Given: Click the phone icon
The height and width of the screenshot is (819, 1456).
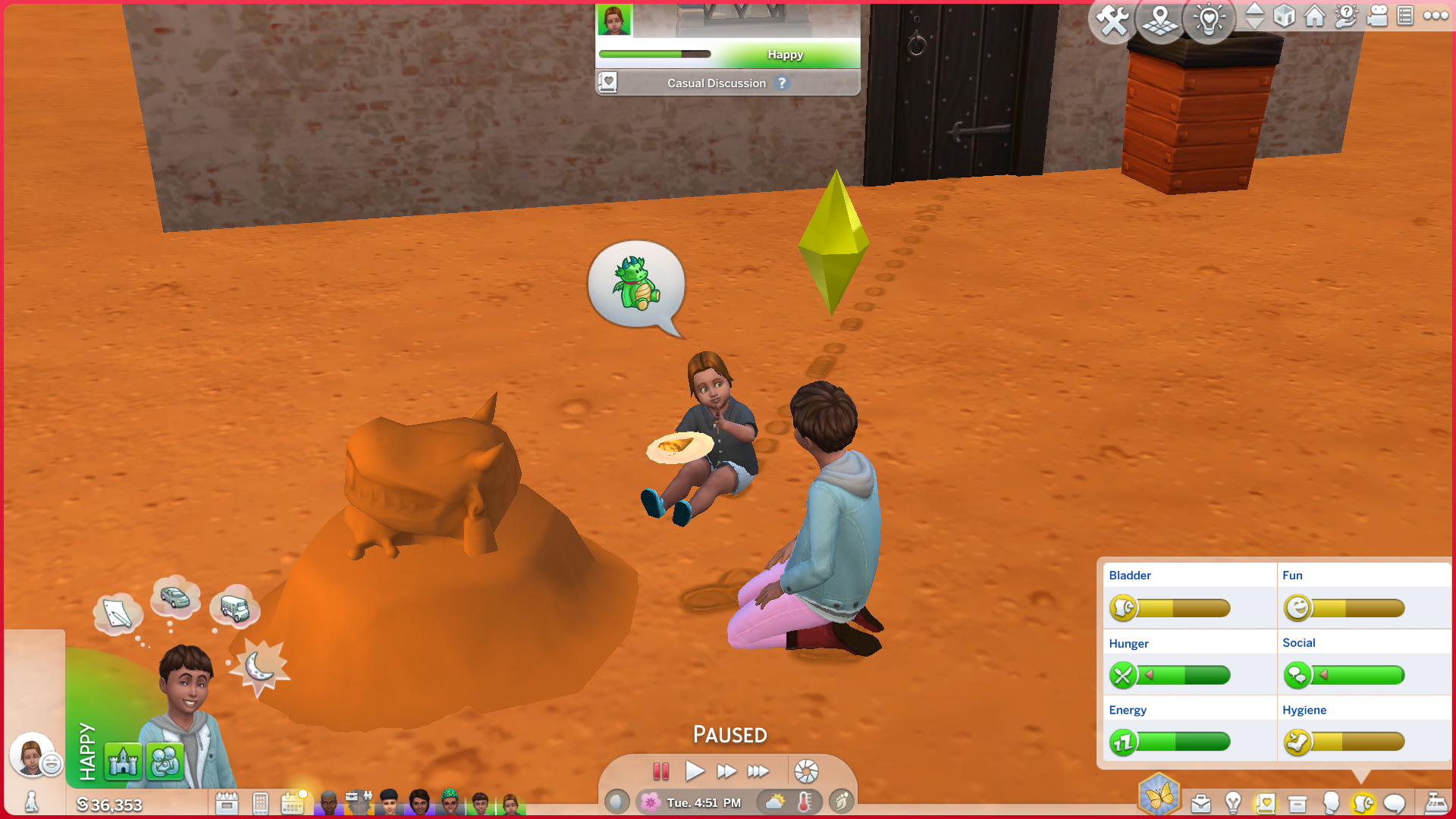Looking at the screenshot, I should coord(260,803).
